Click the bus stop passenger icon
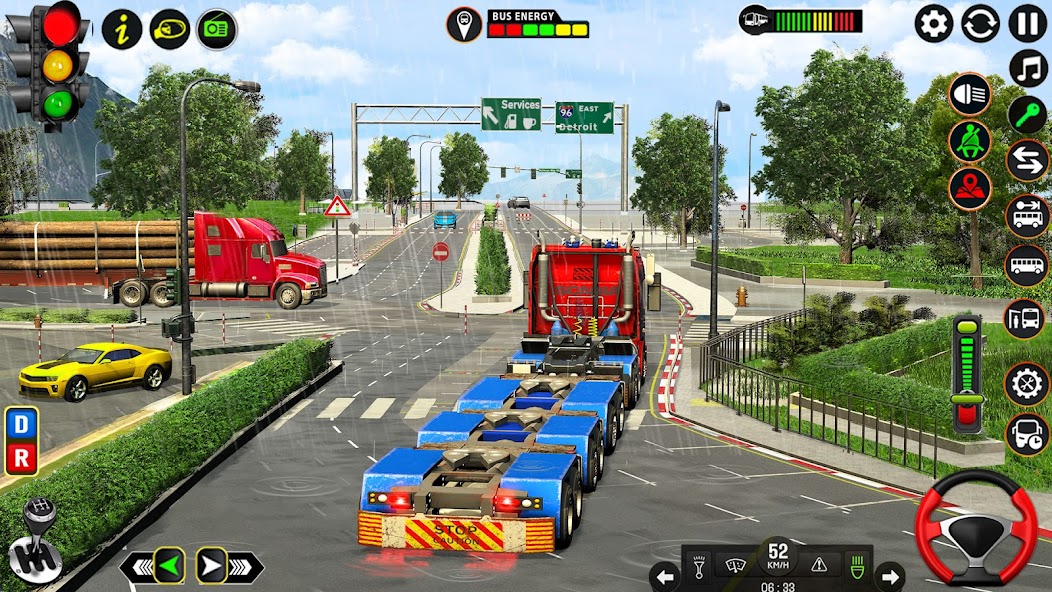 (x=1027, y=319)
